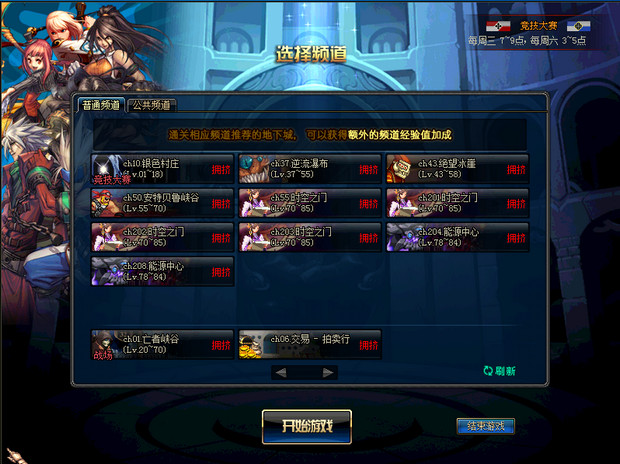Pick channel ch43 绝望冰崖
This screenshot has width=620, height=464.
(457, 168)
